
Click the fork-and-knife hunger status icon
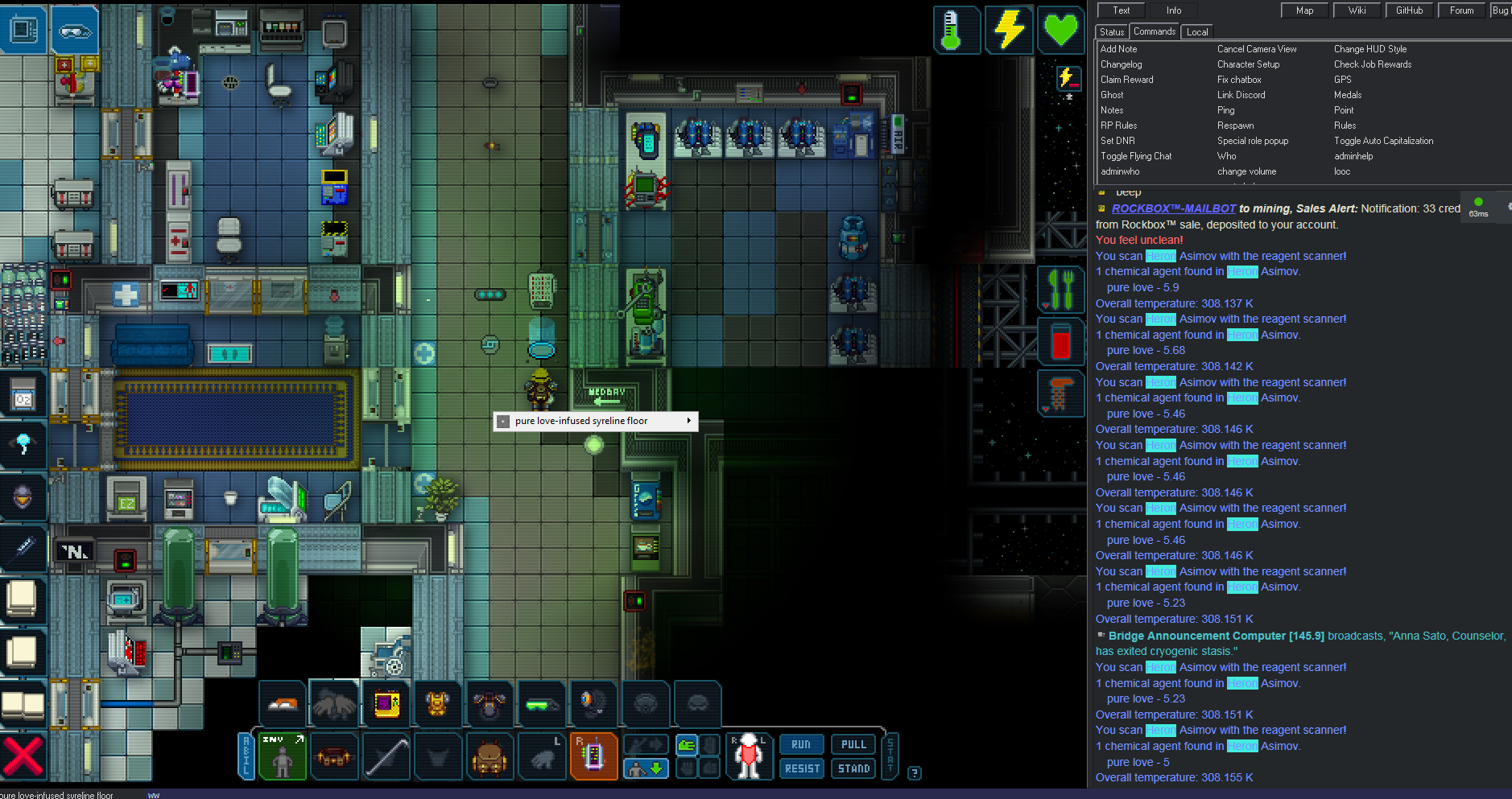point(1061,290)
